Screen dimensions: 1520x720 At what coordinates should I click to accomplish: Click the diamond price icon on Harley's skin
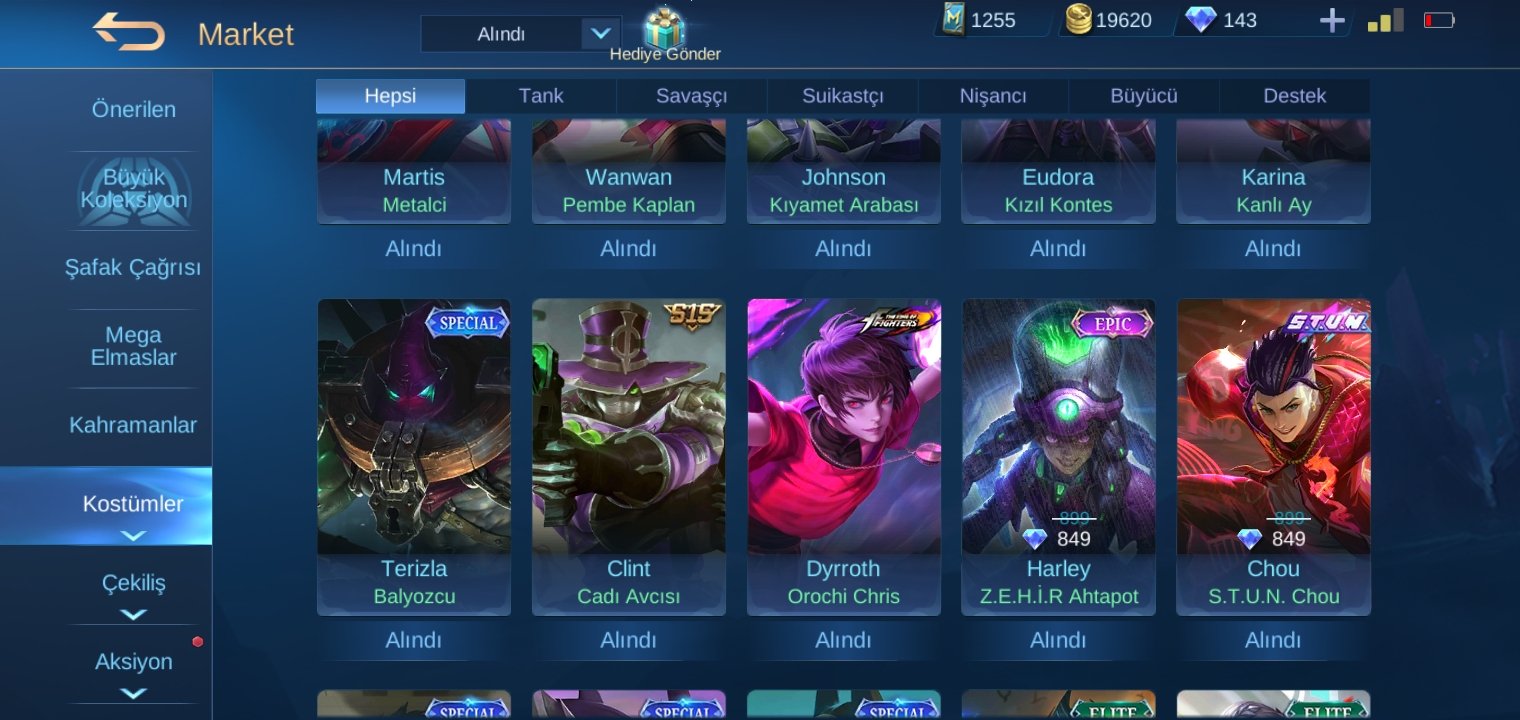tap(1036, 538)
